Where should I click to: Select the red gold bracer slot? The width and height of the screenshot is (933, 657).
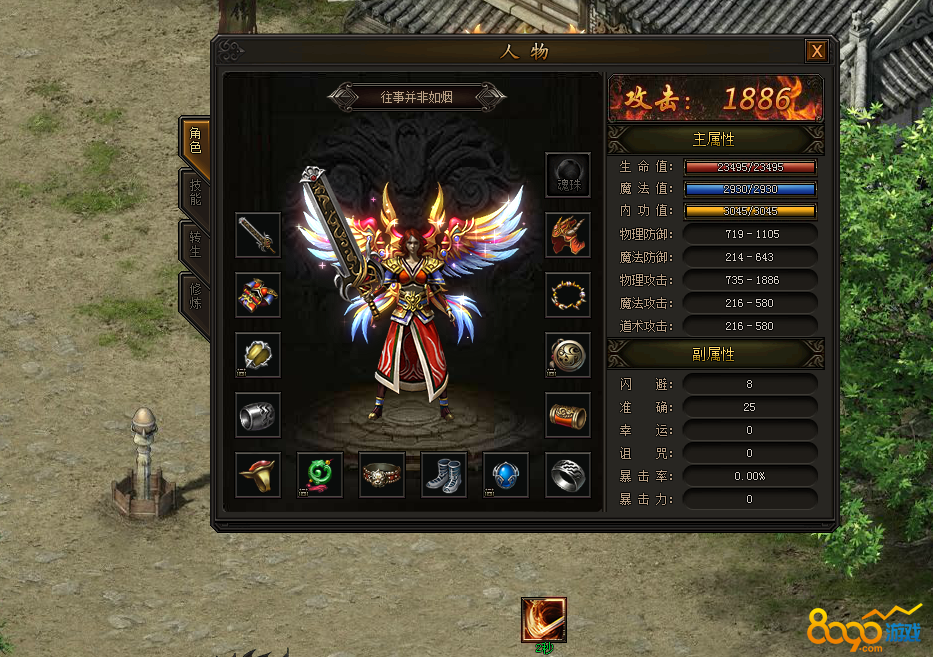click(x=568, y=415)
